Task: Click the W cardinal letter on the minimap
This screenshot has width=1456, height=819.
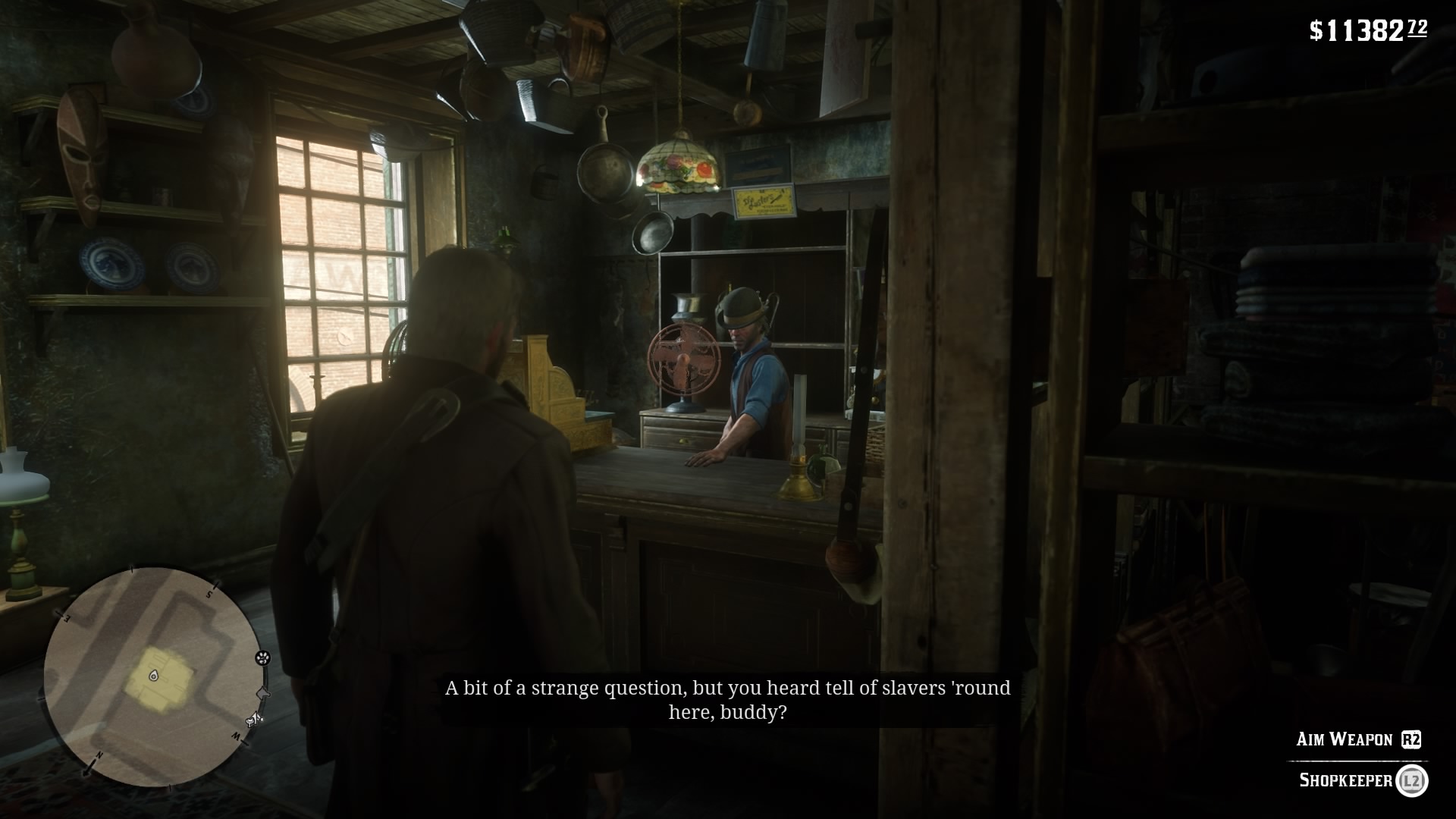Action: [x=234, y=736]
